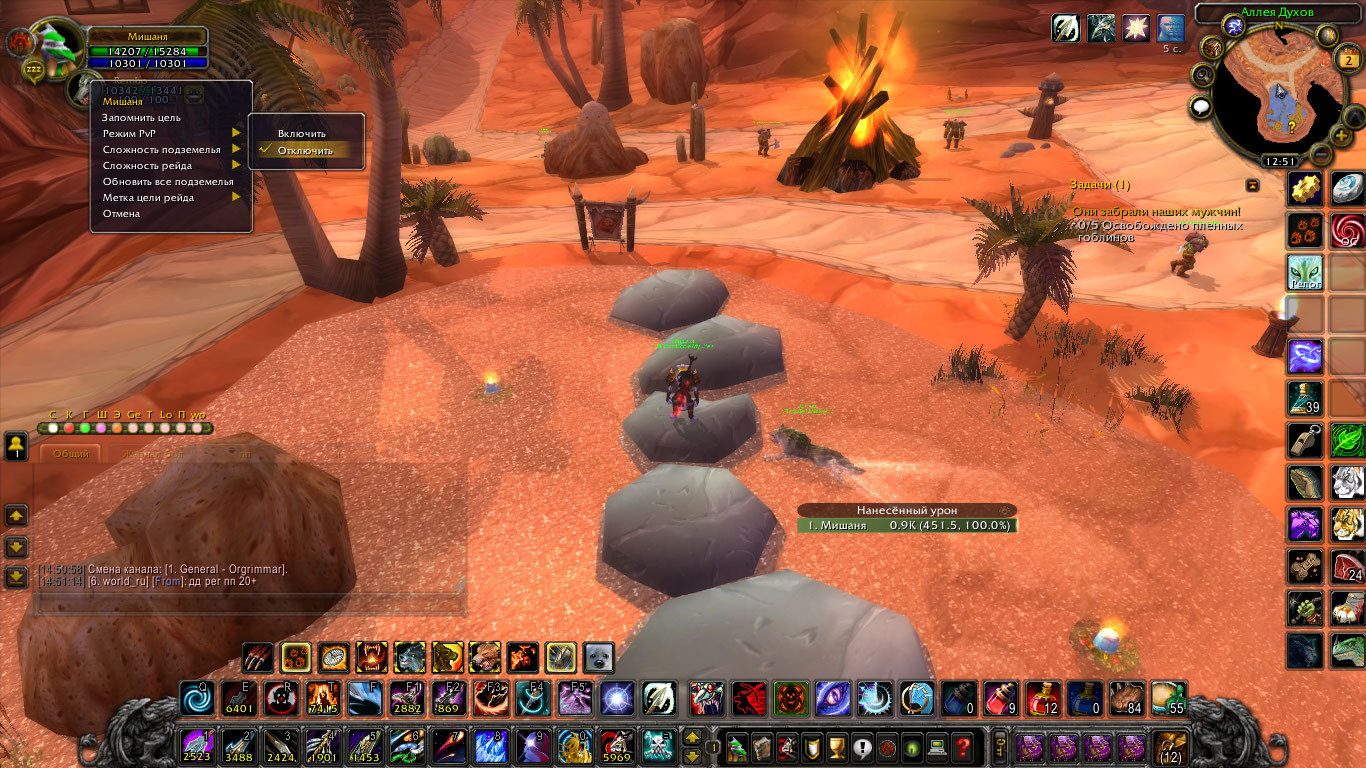1366x768 pixels.
Task: Open the "Сложность рейда" submenu
Action: click(x=148, y=165)
